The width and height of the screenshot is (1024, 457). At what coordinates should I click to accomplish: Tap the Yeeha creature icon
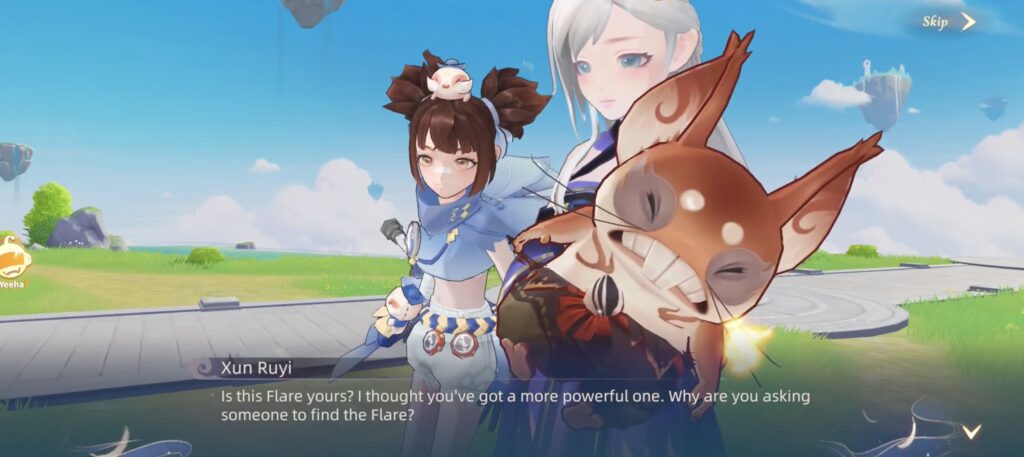(x=12, y=259)
